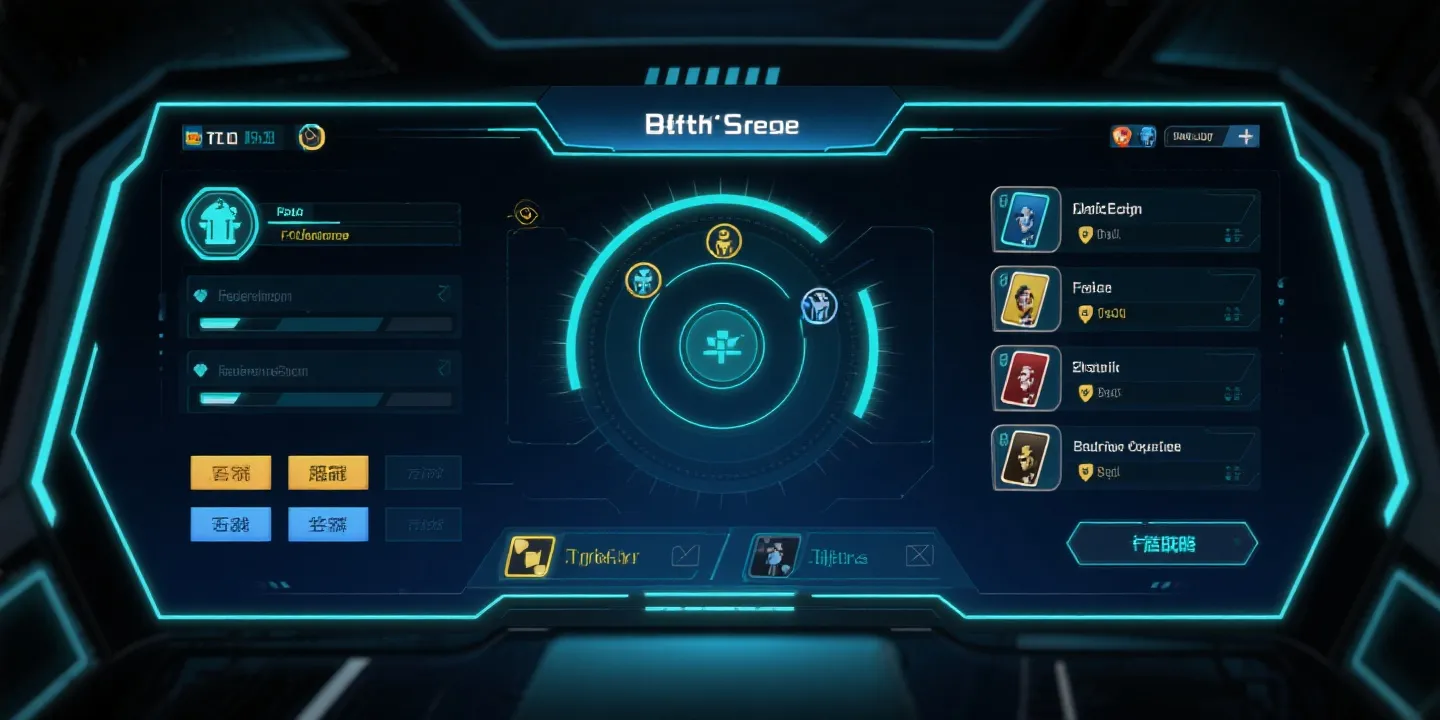
Task: Select the black card with gold figure
Action: [x=1022, y=458]
